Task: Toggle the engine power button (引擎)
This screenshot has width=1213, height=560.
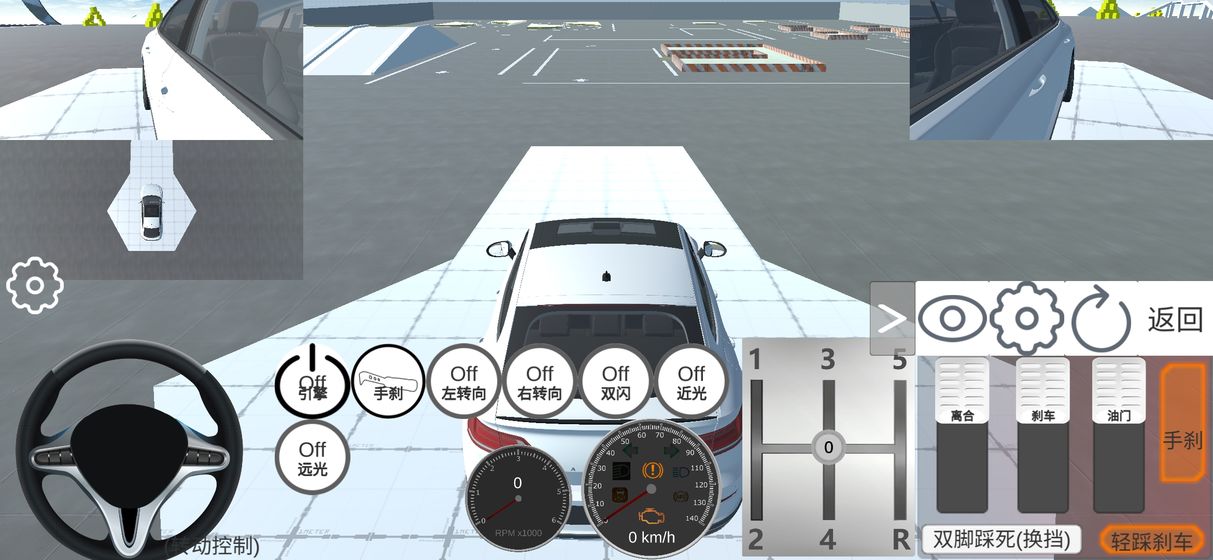Action: point(312,381)
